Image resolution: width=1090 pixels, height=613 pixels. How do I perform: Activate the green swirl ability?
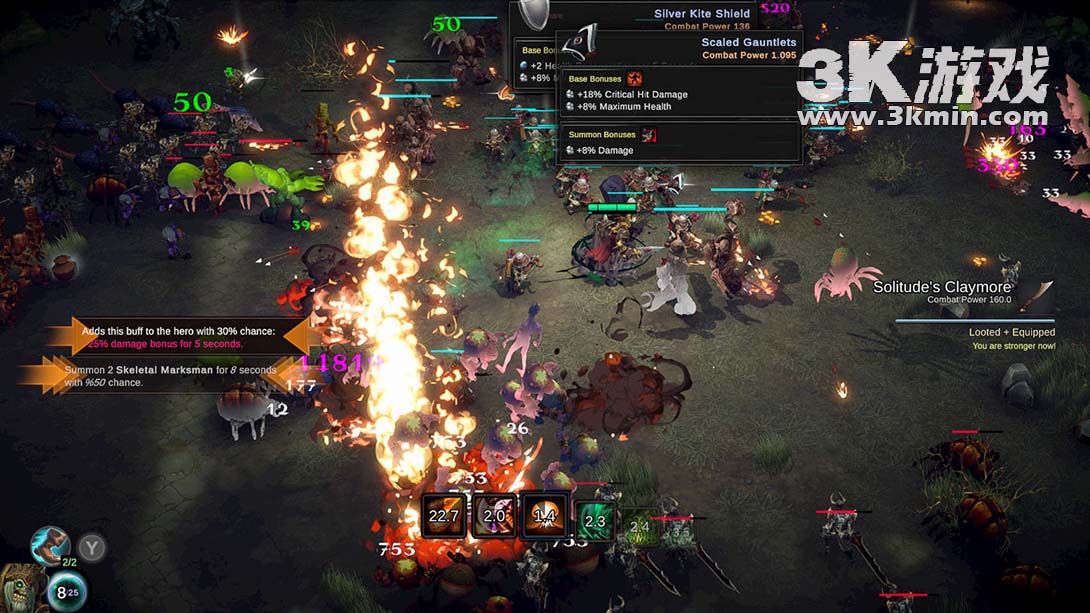pyautogui.click(x=594, y=521)
